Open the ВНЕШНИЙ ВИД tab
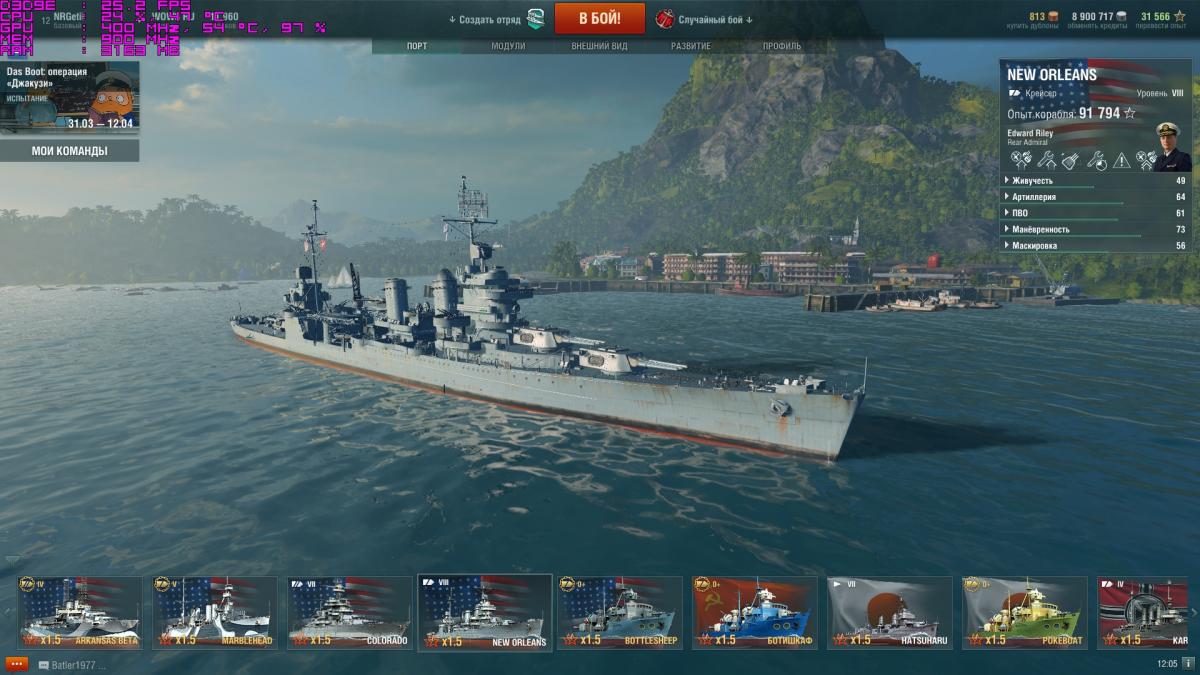This screenshot has height=675, width=1200. [x=599, y=46]
